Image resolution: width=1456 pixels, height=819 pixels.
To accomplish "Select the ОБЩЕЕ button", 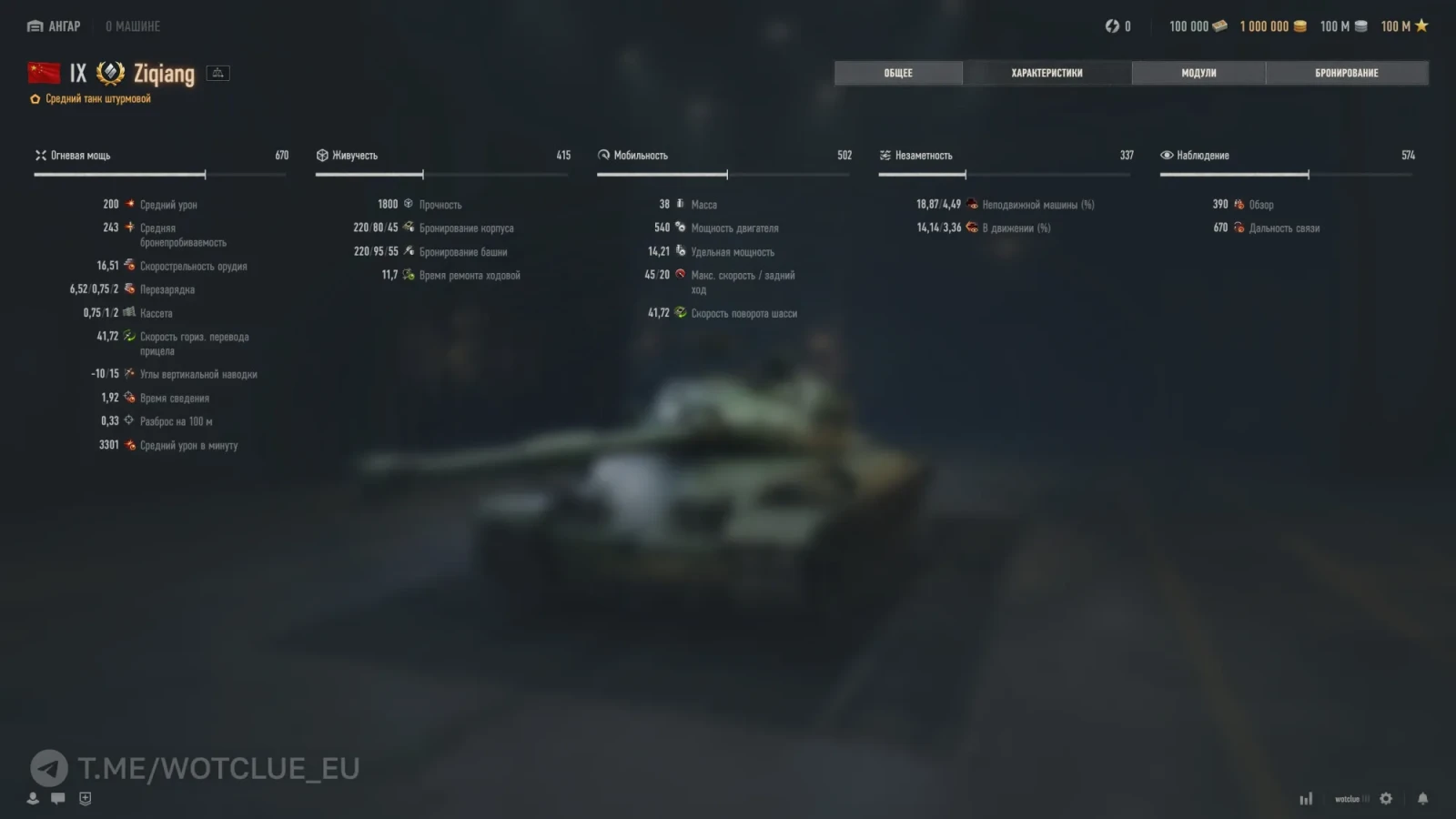I will (897, 72).
